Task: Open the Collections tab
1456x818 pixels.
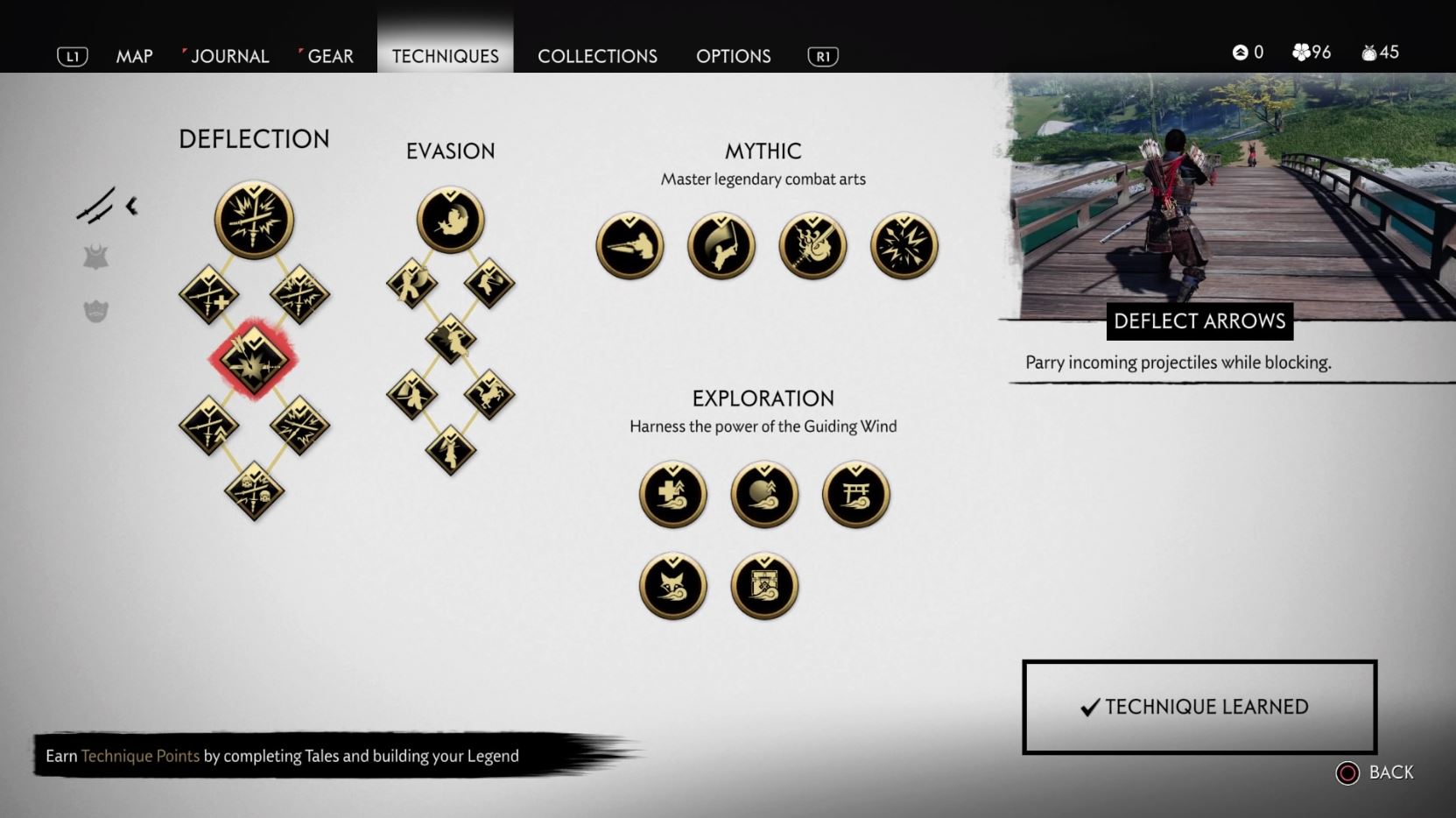Action: click(x=597, y=56)
